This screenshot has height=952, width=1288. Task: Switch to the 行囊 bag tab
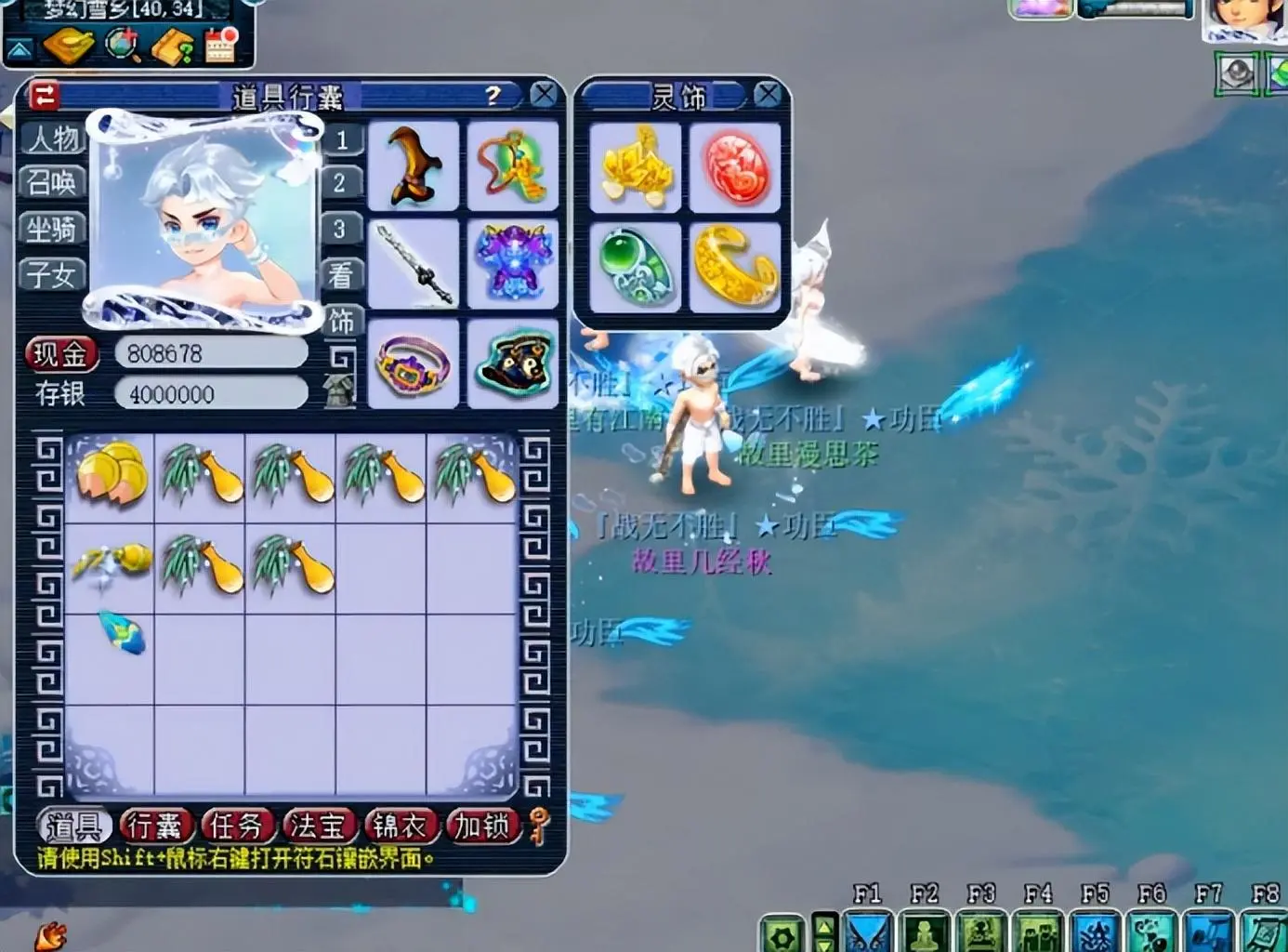[155, 826]
